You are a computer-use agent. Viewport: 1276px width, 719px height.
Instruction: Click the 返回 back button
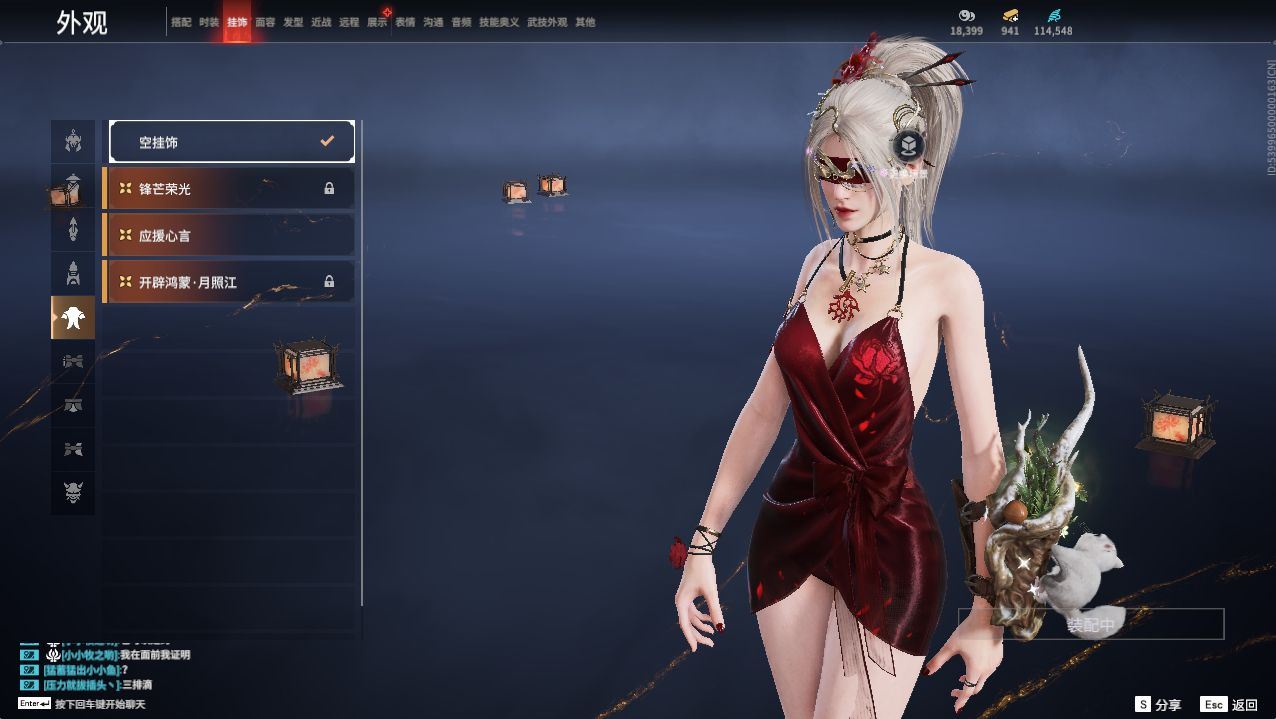click(x=1230, y=705)
